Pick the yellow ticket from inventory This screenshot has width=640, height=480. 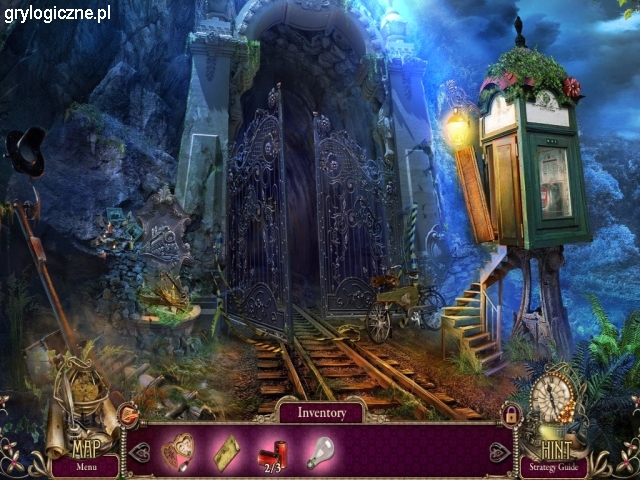point(226,451)
